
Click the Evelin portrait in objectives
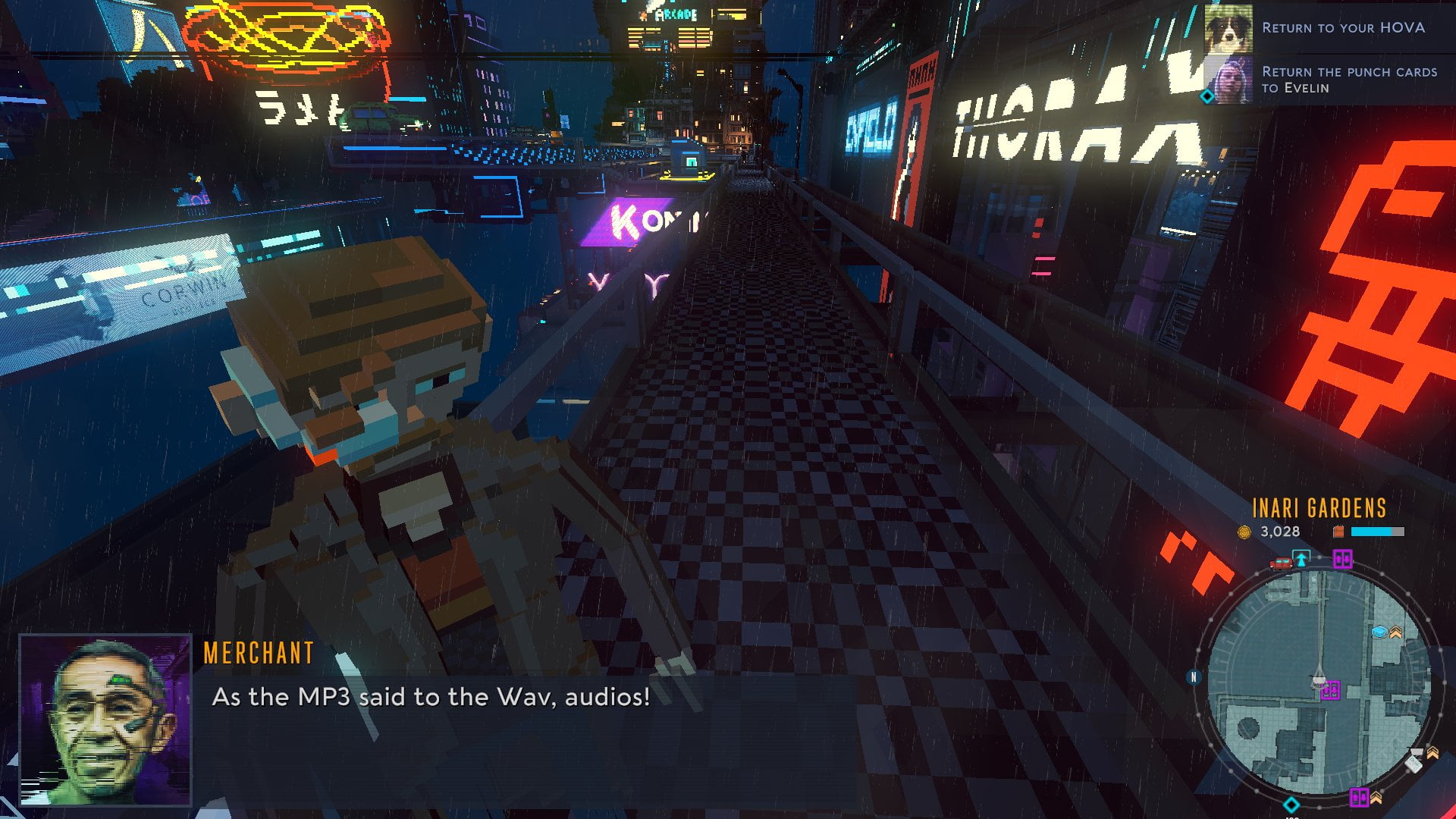1228,80
